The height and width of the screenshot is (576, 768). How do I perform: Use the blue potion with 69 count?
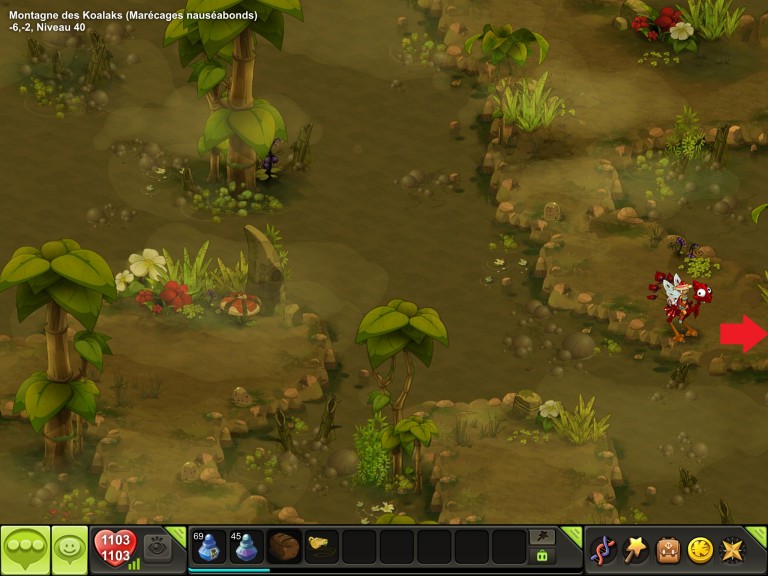click(208, 548)
